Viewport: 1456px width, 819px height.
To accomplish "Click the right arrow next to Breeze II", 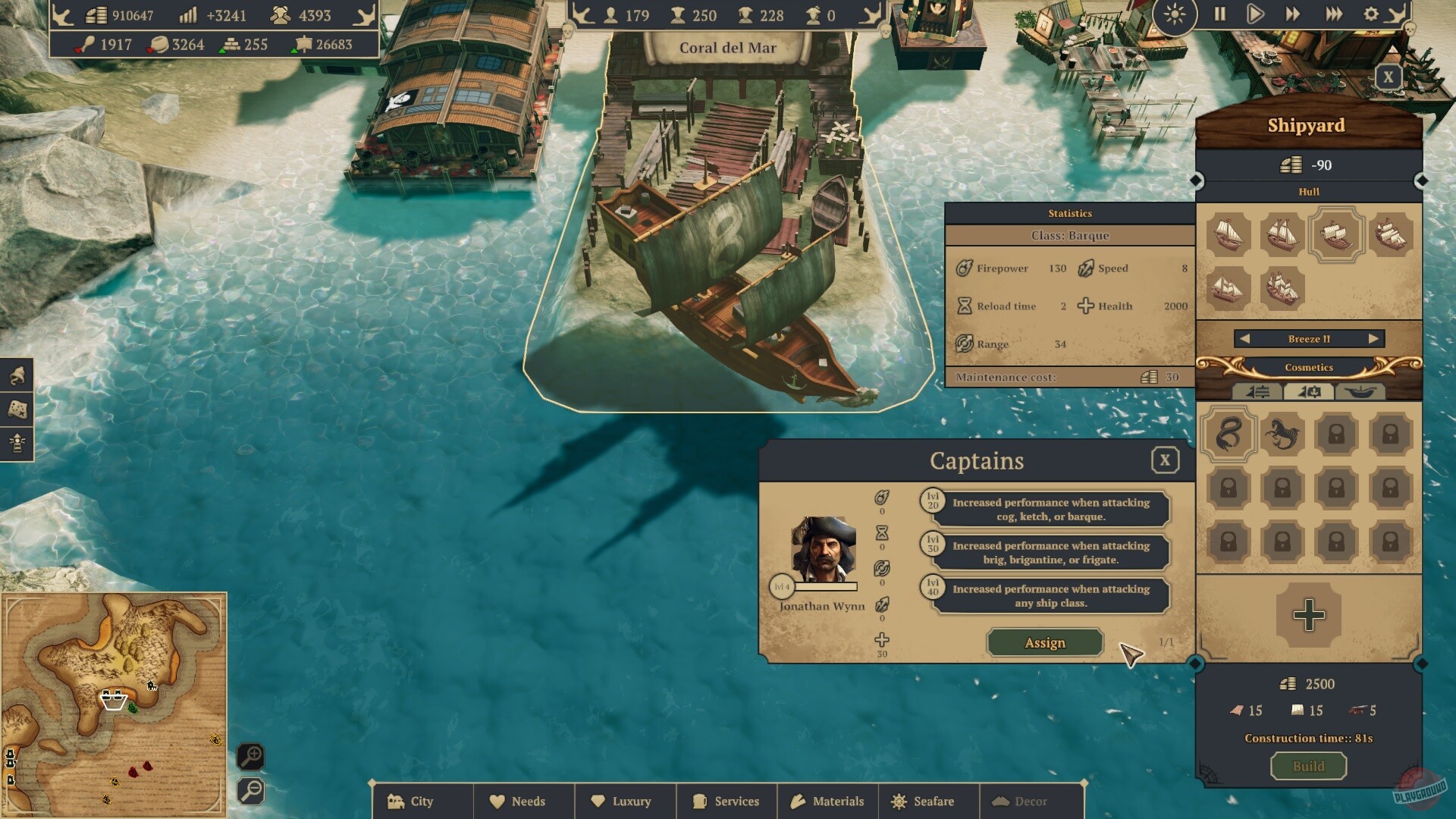I will 1374,339.
